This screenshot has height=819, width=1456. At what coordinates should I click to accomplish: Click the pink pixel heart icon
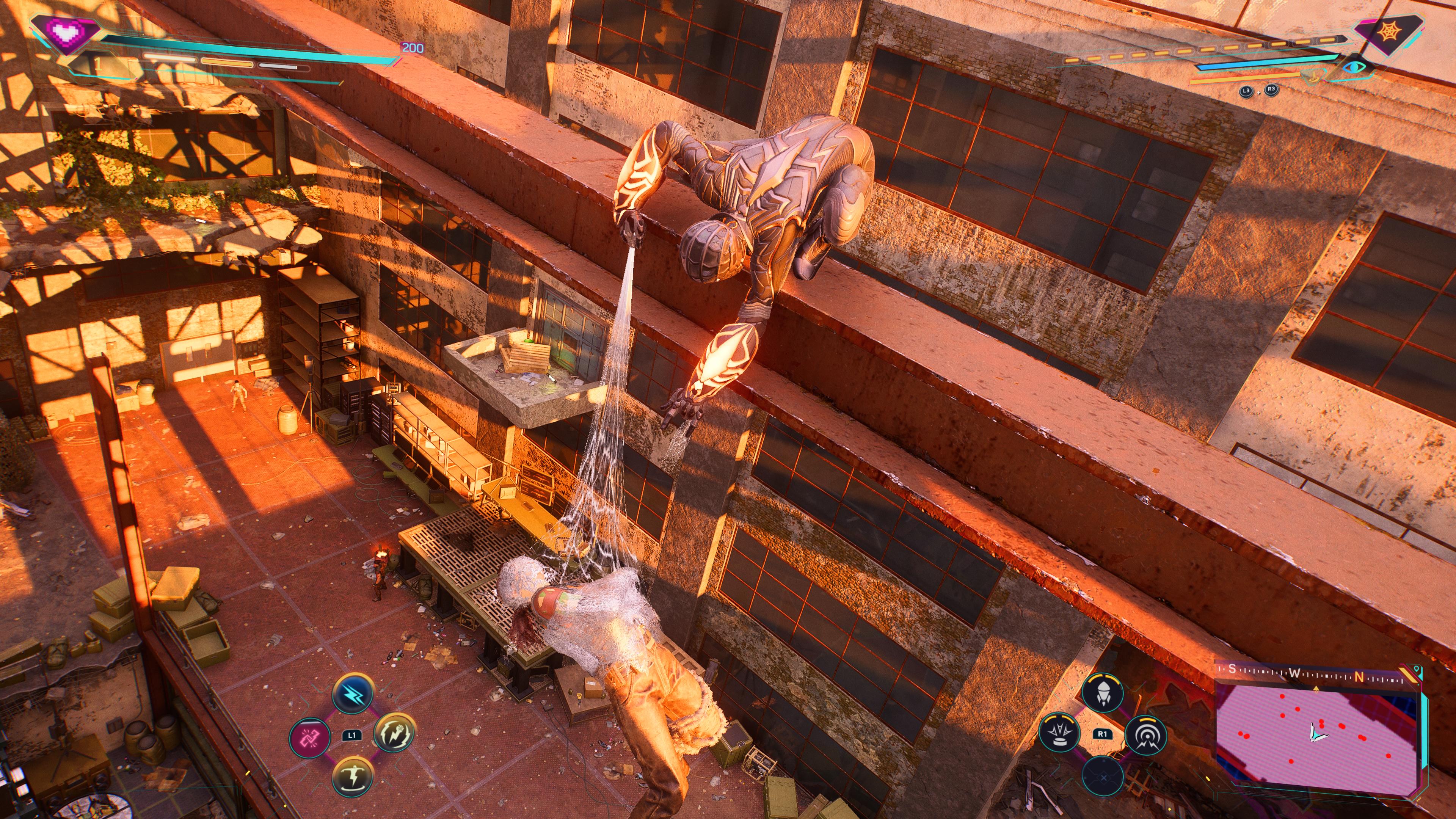[67, 33]
